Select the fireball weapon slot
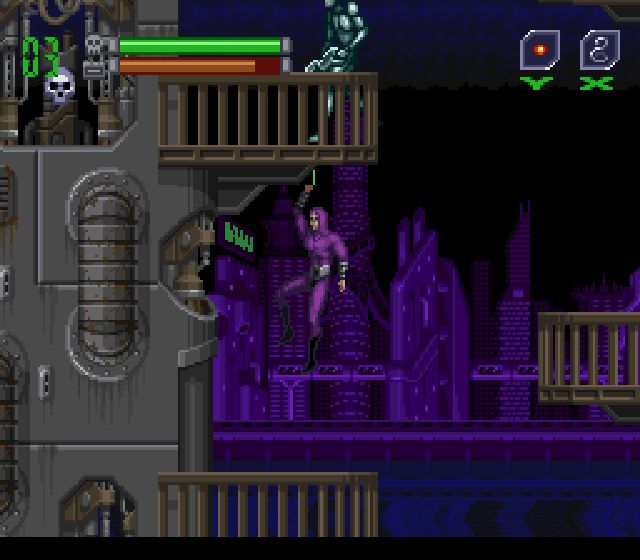The height and width of the screenshot is (560, 640). pyautogui.click(x=539, y=49)
